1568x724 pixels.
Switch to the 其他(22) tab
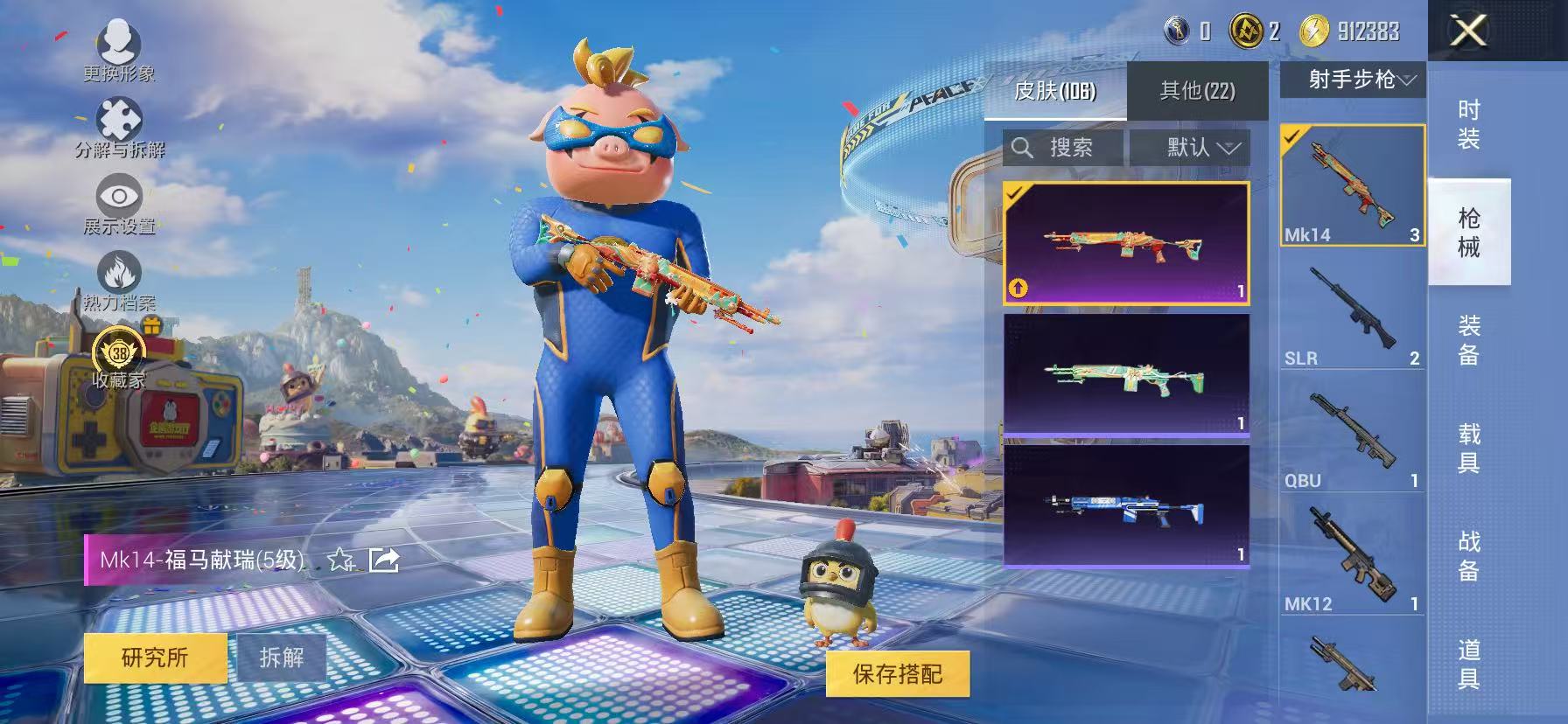[x=1198, y=92]
